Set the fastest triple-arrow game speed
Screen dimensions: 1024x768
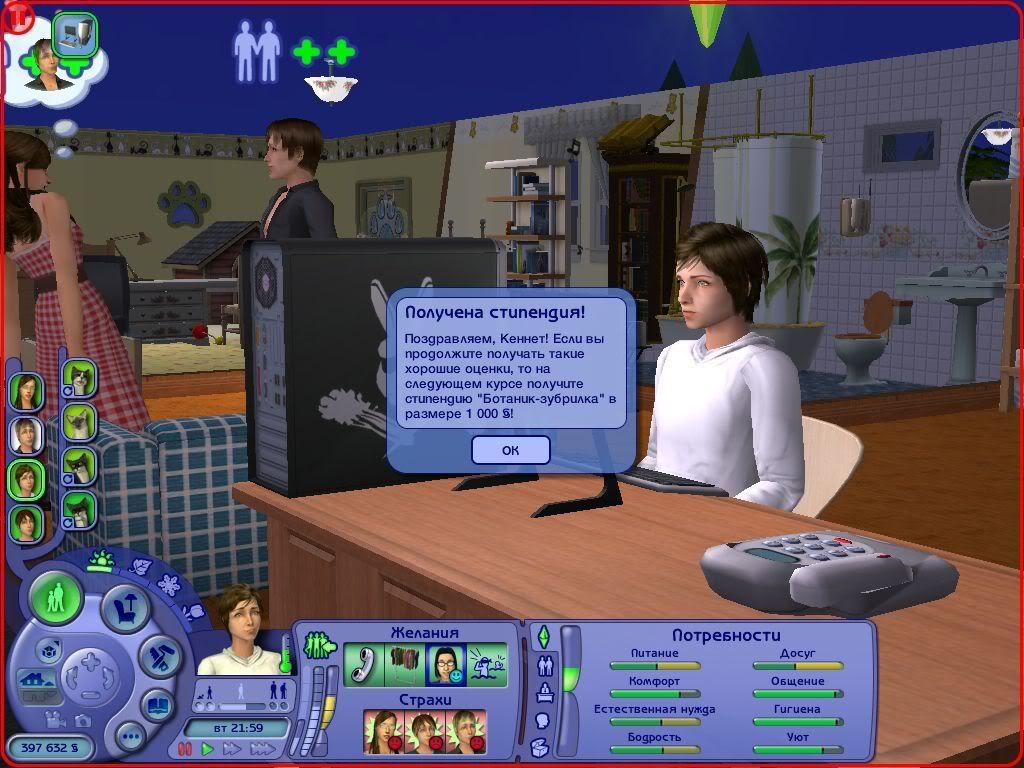tap(263, 748)
